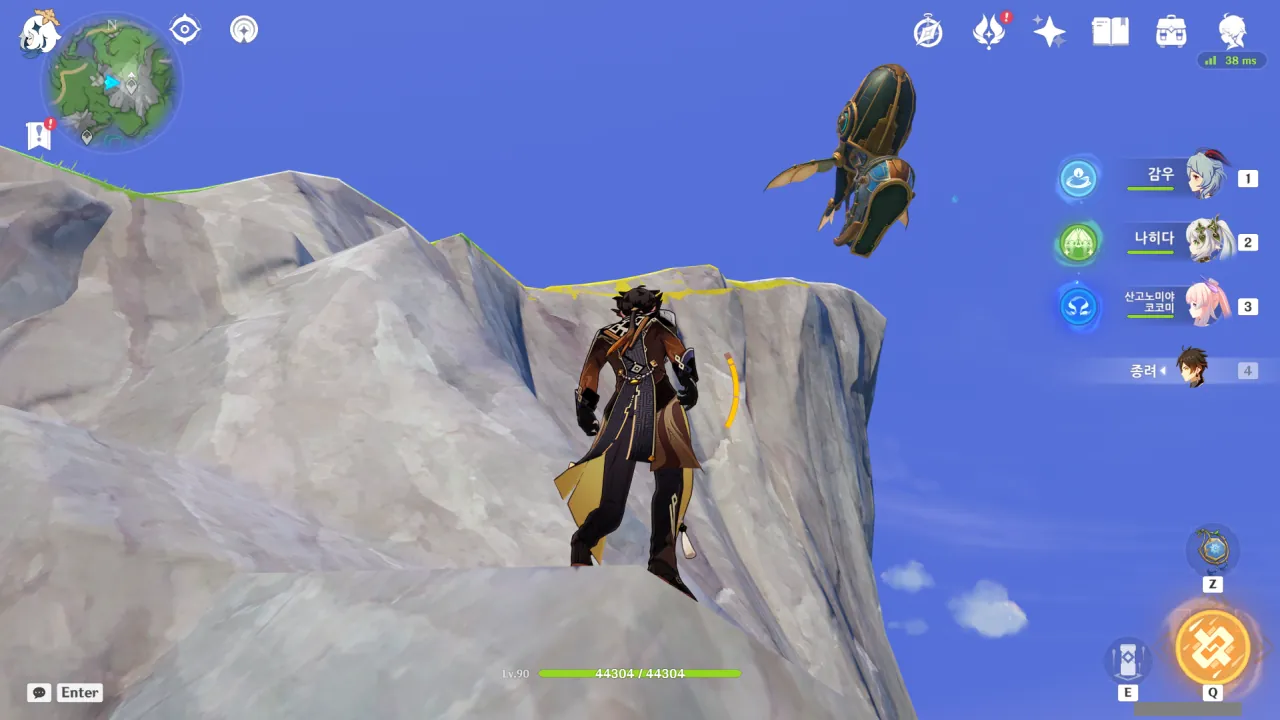Viewport: 1280px width, 720px height.
Task: Open the wish star icon
Action: click(1049, 32)
